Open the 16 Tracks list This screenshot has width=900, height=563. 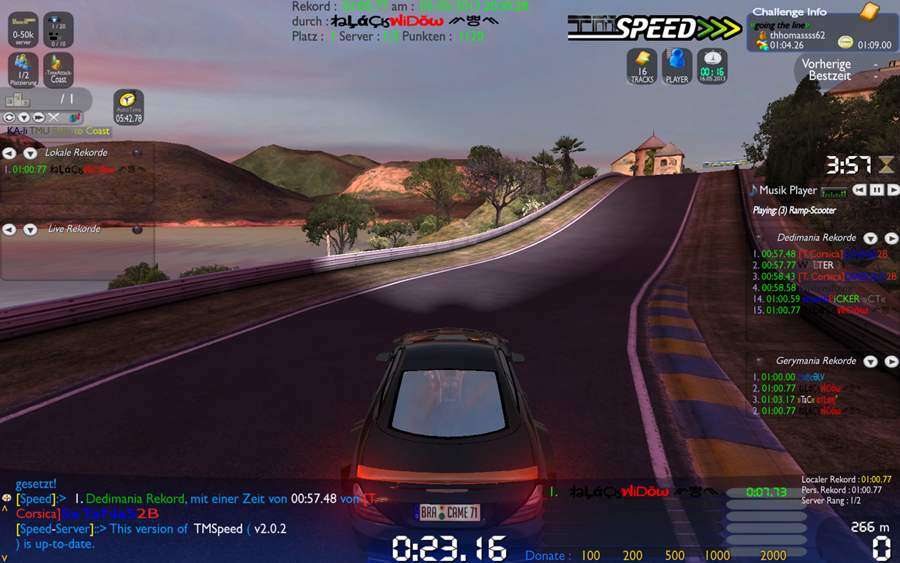[642, 66]
